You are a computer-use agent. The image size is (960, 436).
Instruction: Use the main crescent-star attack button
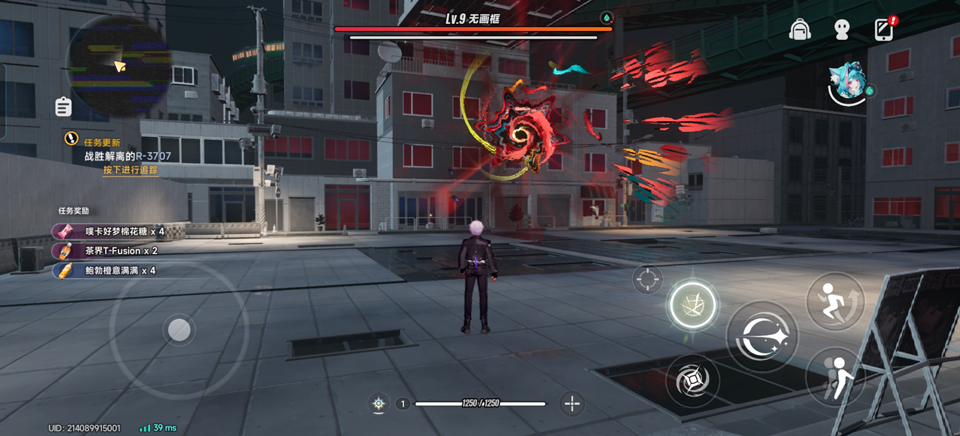[762, 337]
